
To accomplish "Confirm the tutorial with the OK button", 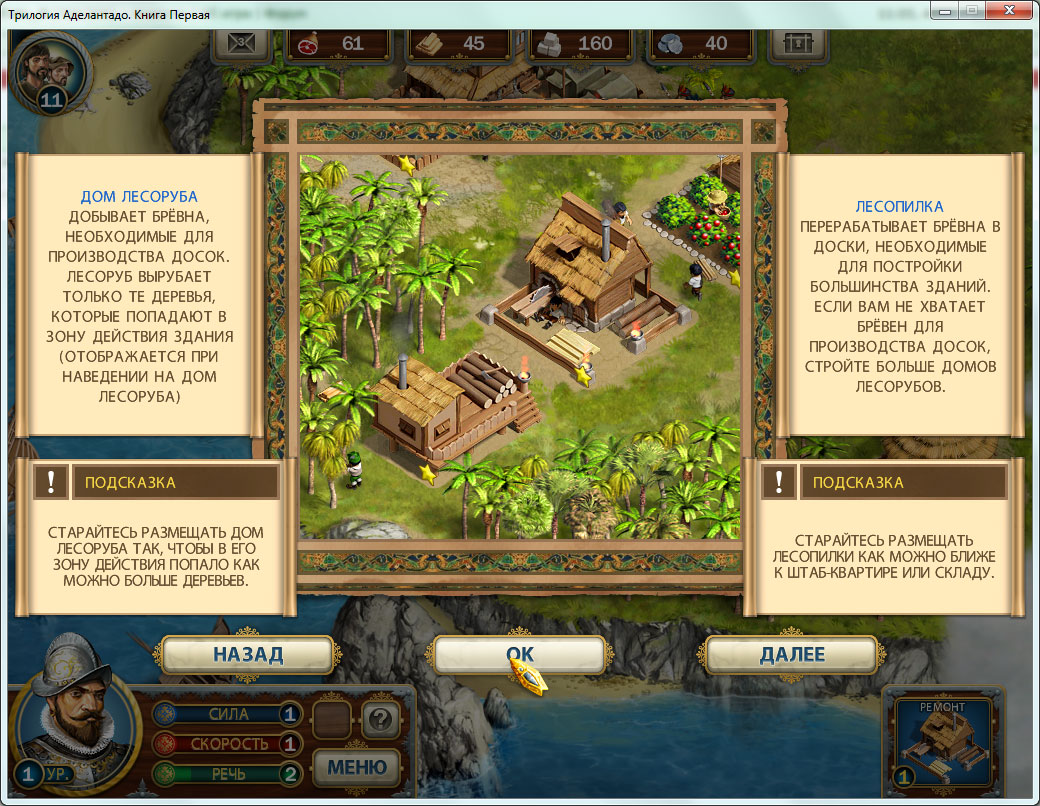I will point(519,654).
